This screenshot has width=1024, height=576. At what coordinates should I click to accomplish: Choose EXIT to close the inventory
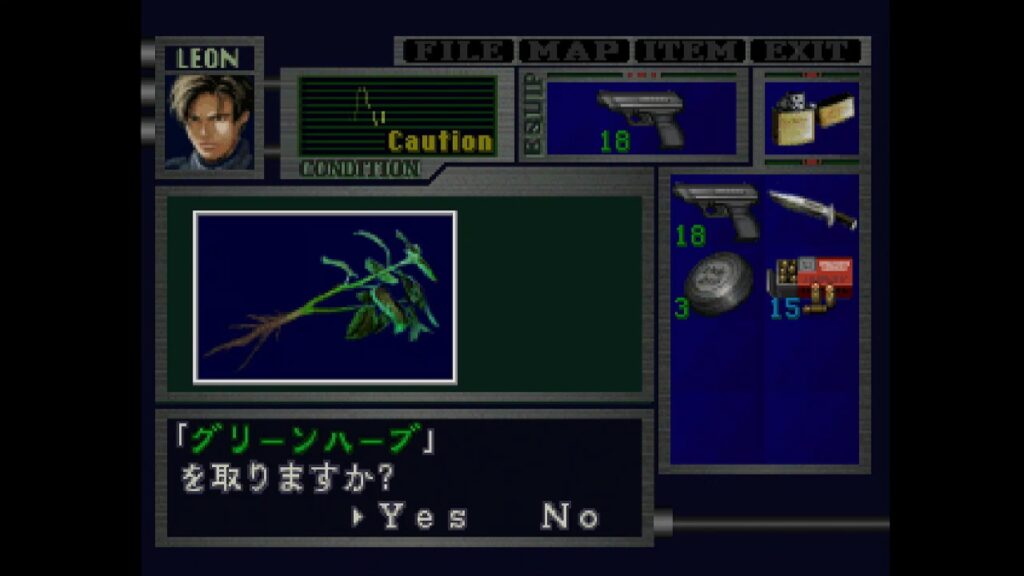(x=806, y=51)
